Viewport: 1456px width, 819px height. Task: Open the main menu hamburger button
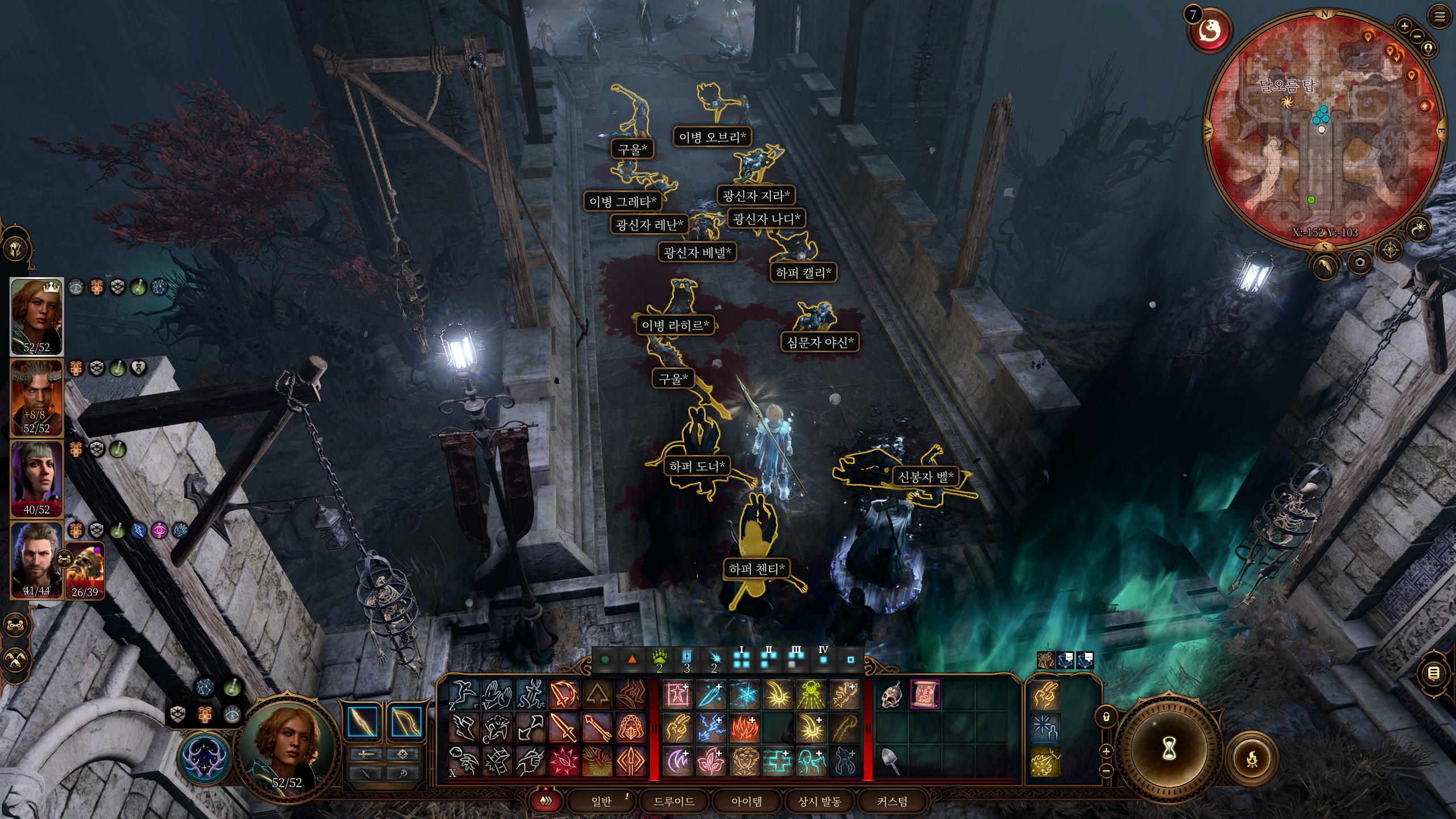(1440, 17)
